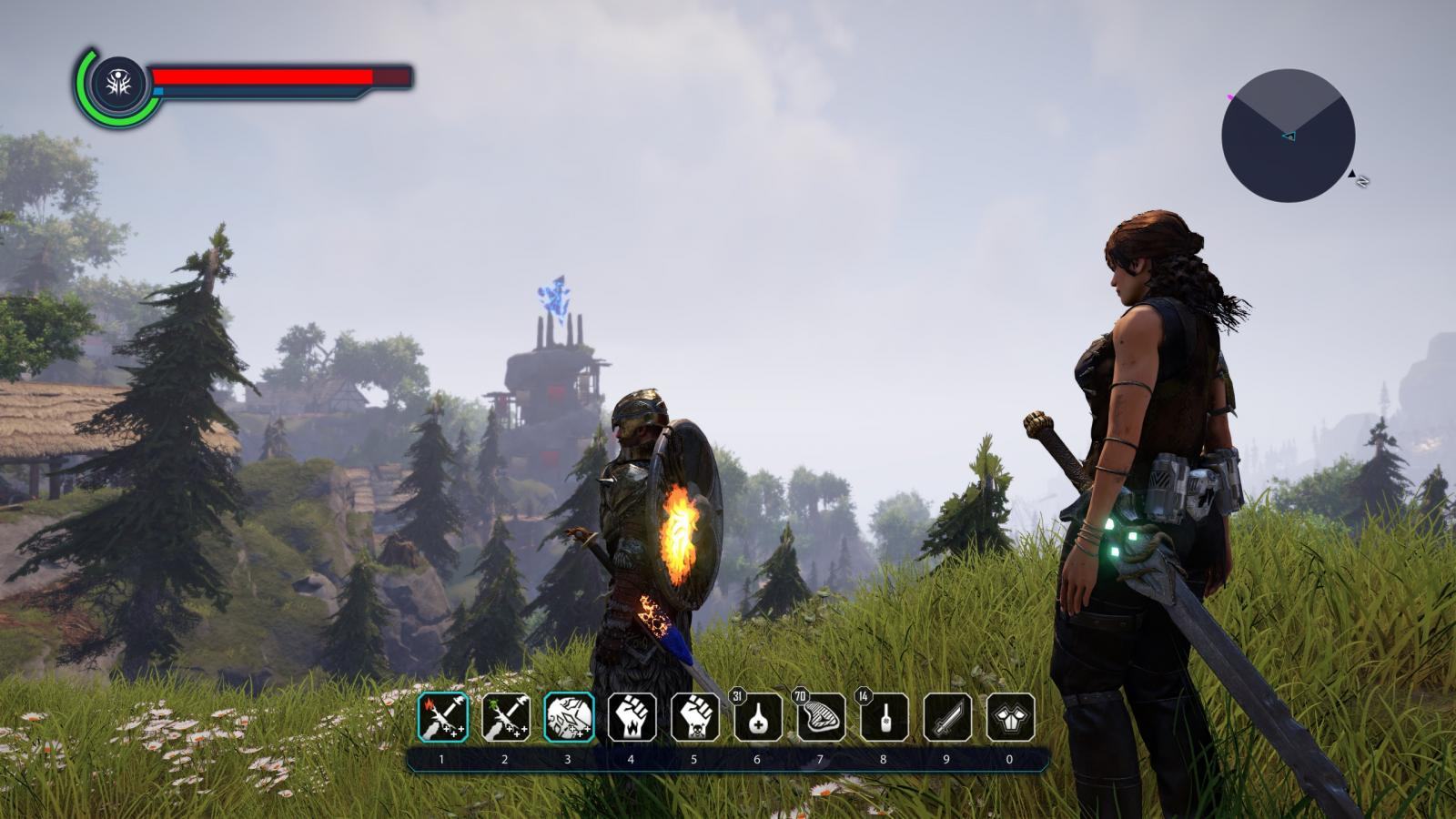
Task: Use the skull fist ability
Action: 694,718
